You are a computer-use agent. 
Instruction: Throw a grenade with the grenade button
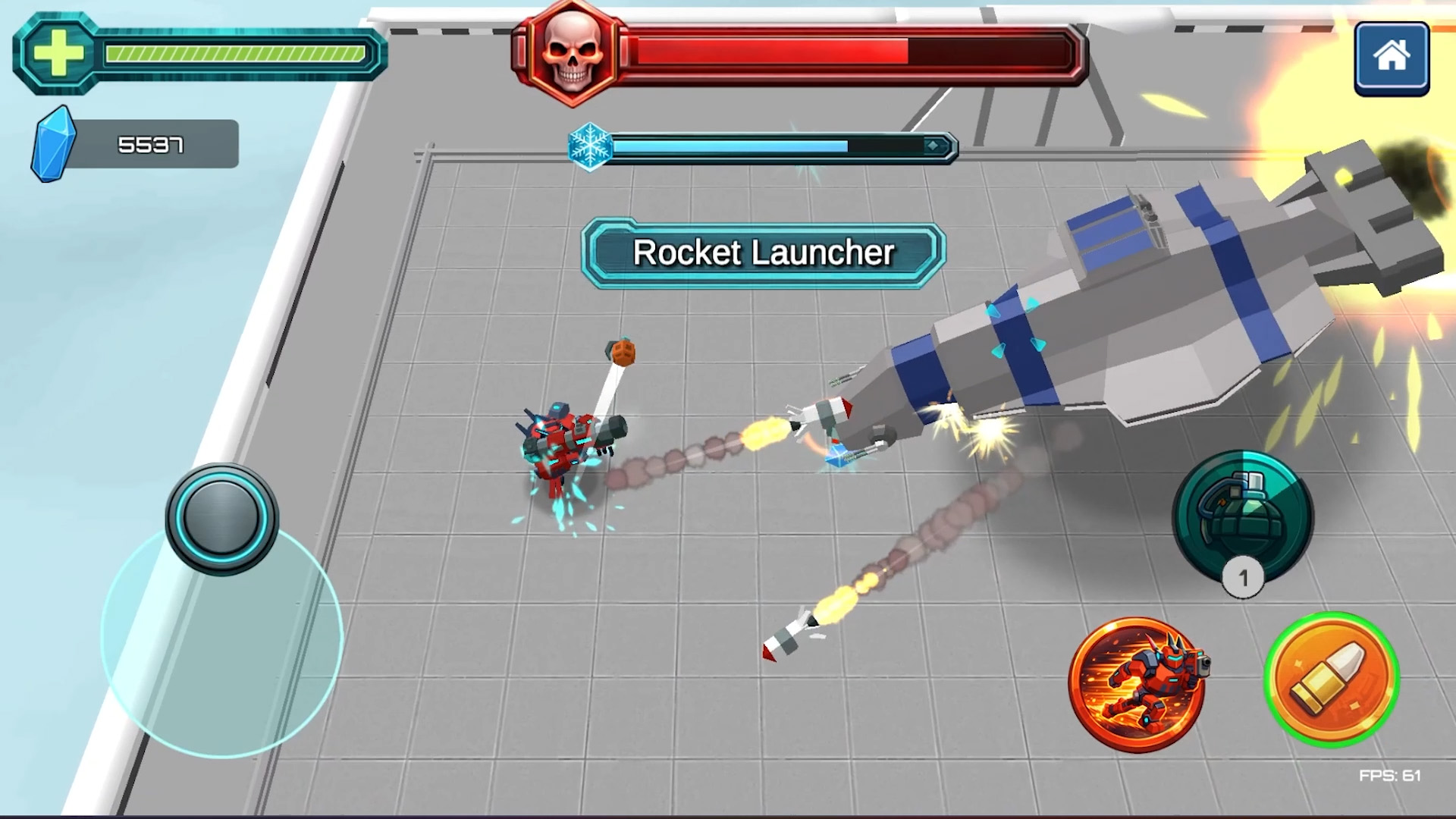tap(1242, 517)
